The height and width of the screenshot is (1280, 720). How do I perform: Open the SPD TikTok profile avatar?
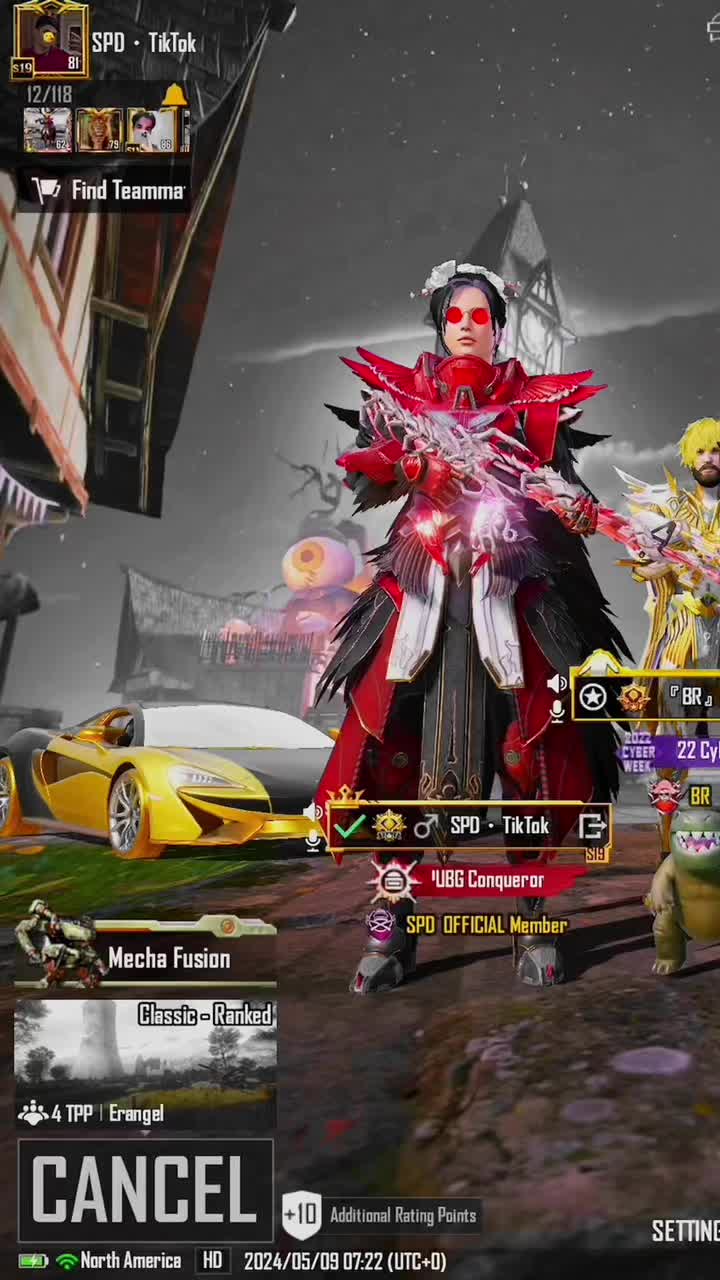49,40
